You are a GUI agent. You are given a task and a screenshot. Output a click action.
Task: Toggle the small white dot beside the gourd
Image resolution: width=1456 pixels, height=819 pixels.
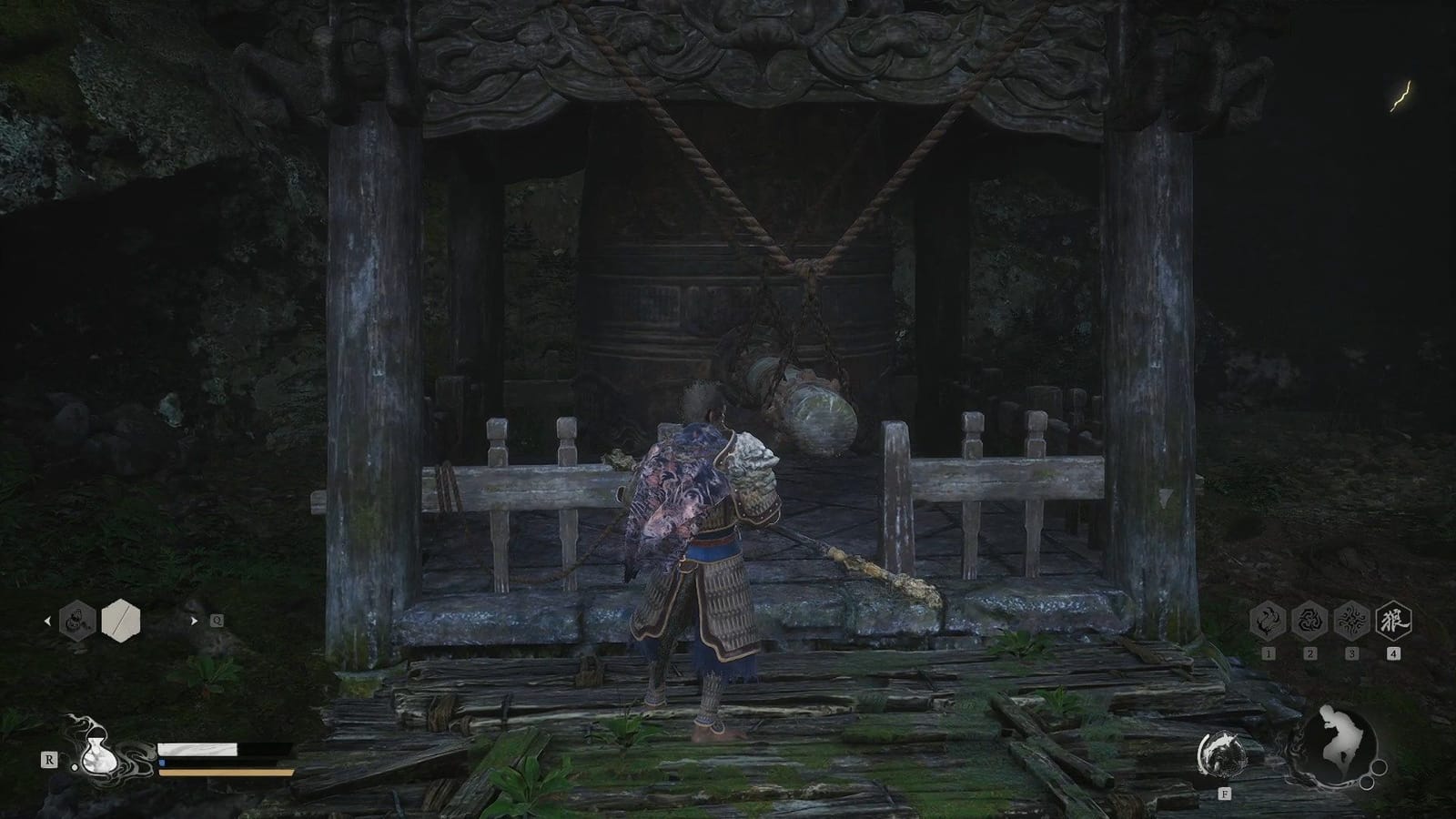75,768
